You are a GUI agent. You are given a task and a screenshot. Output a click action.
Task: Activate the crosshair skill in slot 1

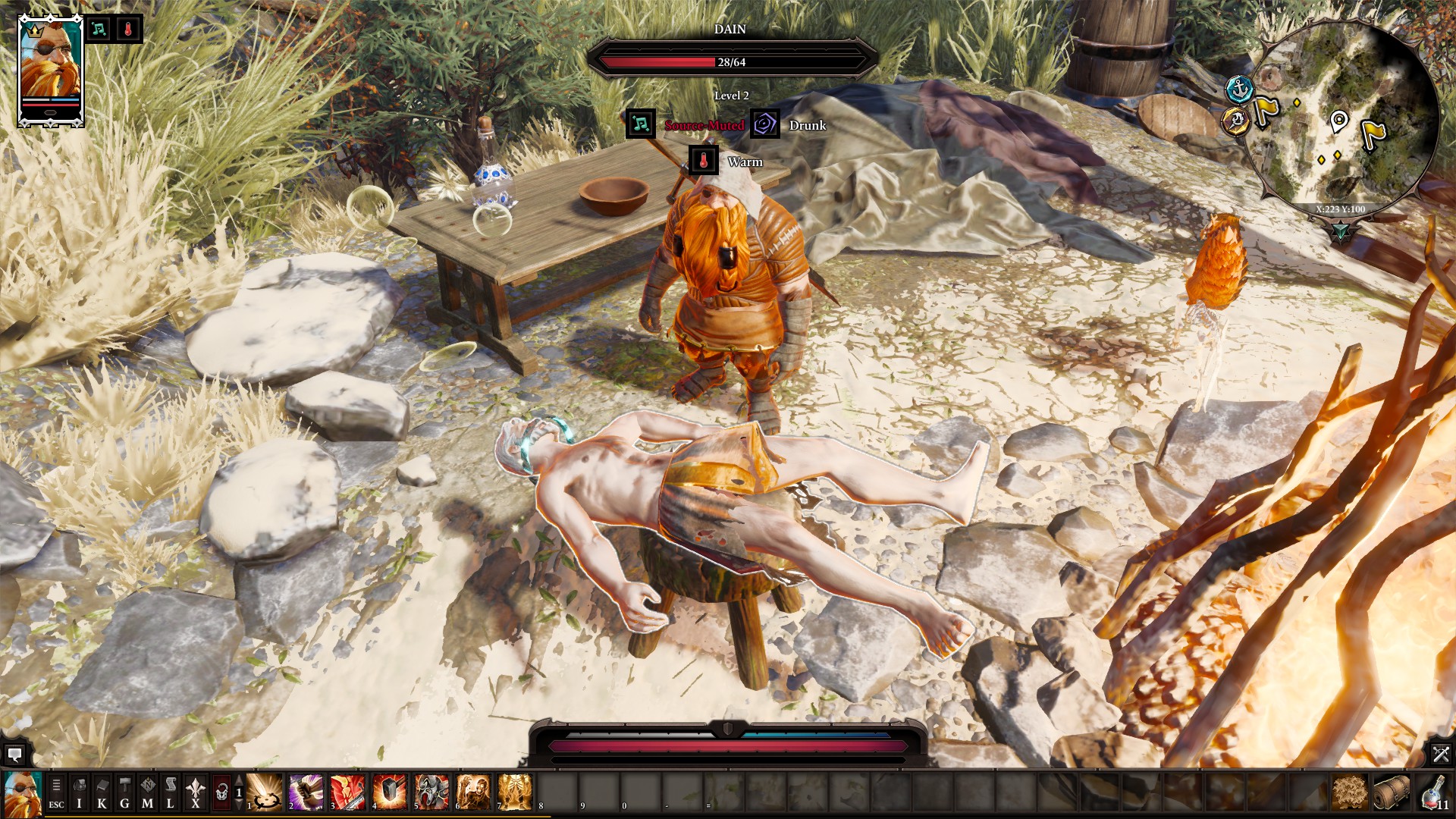click(x=265, y=792)
